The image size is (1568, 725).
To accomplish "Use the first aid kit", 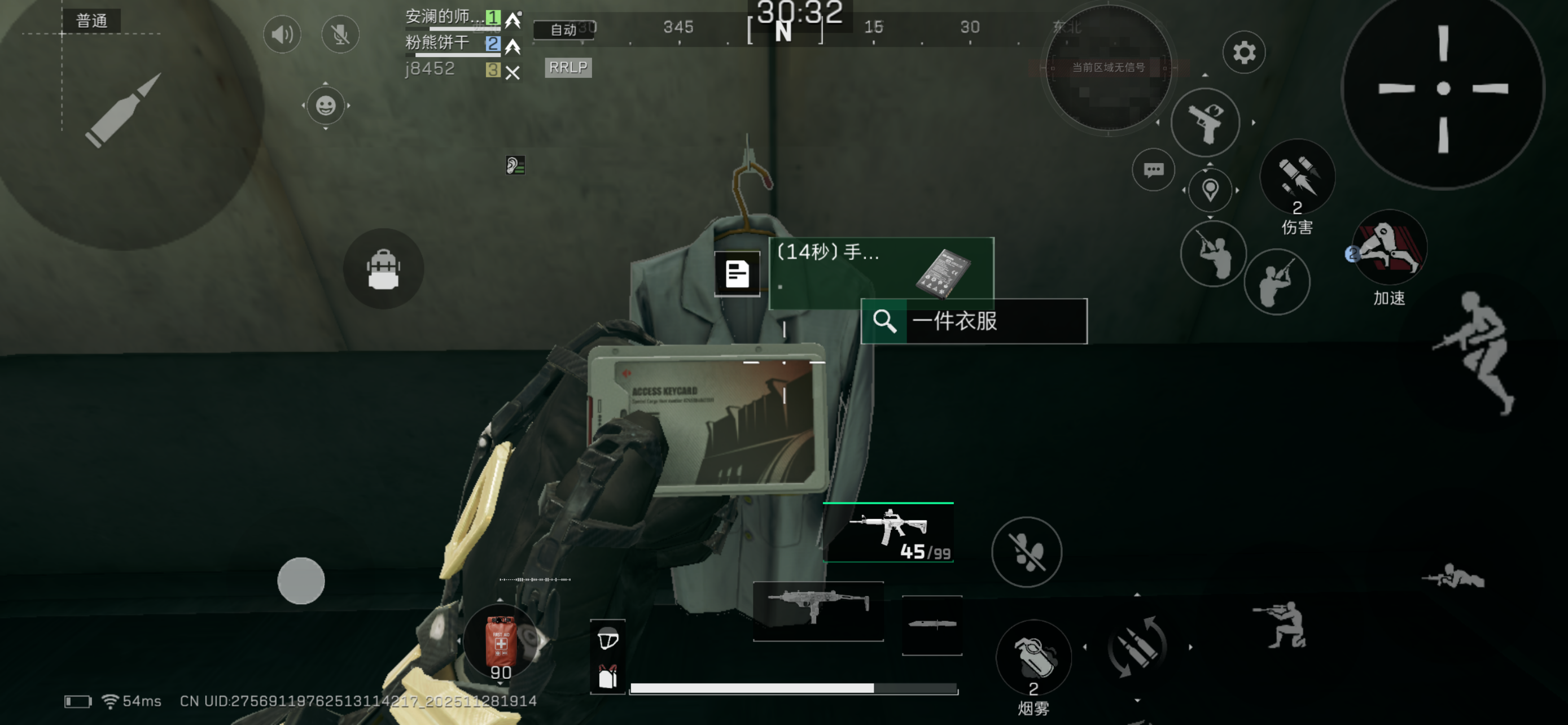I will point(500,641).
